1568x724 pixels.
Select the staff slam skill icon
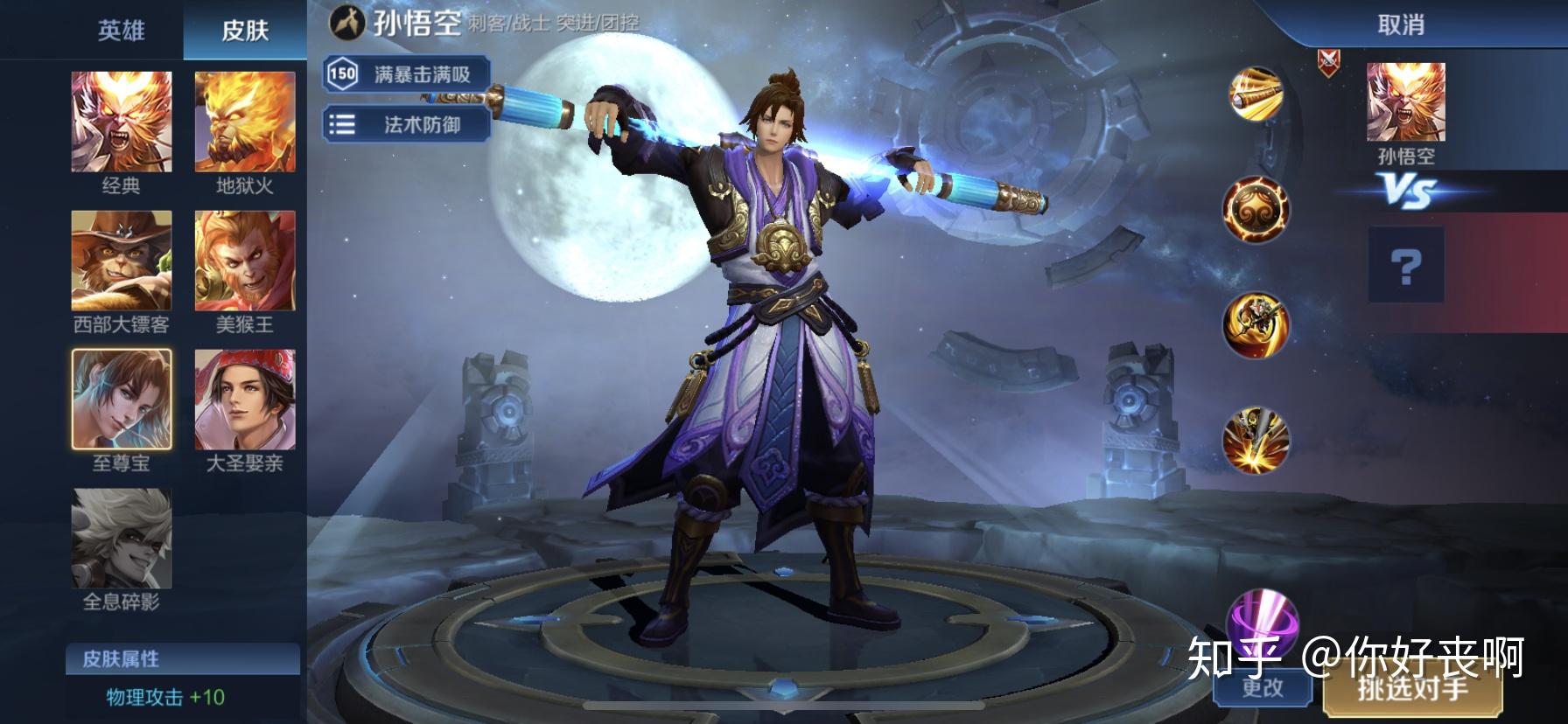coord(1256,439)
